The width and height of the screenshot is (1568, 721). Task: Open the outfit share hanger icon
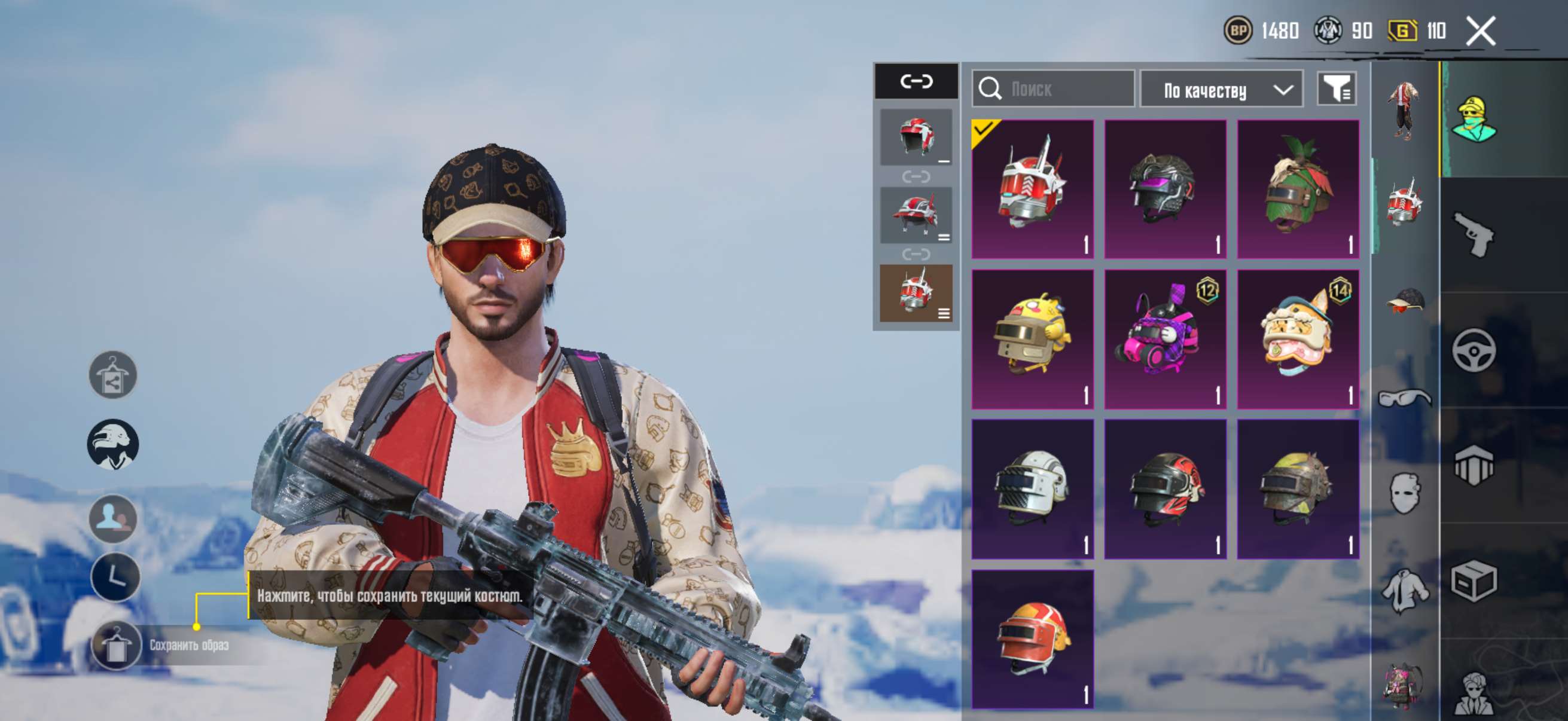click(113, 375)
